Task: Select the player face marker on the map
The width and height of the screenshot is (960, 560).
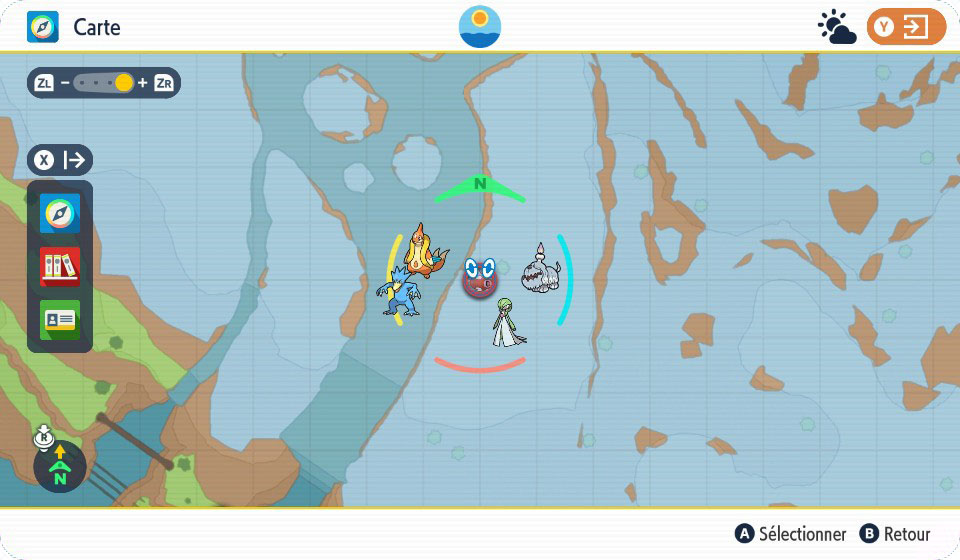Action: (x=481, y=277)
